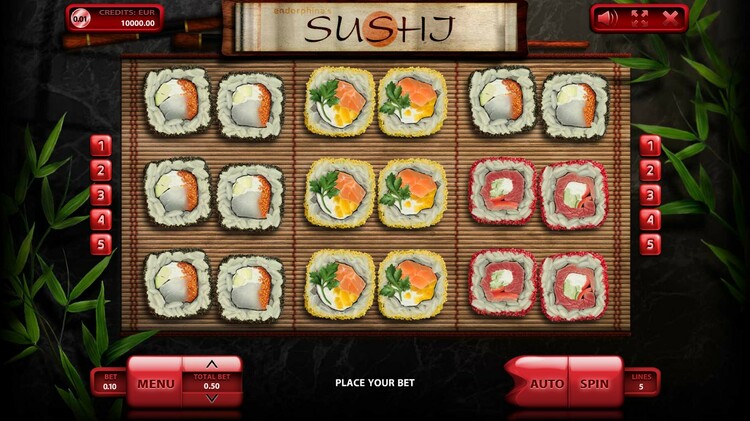
Task: Switch to fullscreen mode
Action: pos(638,17)
